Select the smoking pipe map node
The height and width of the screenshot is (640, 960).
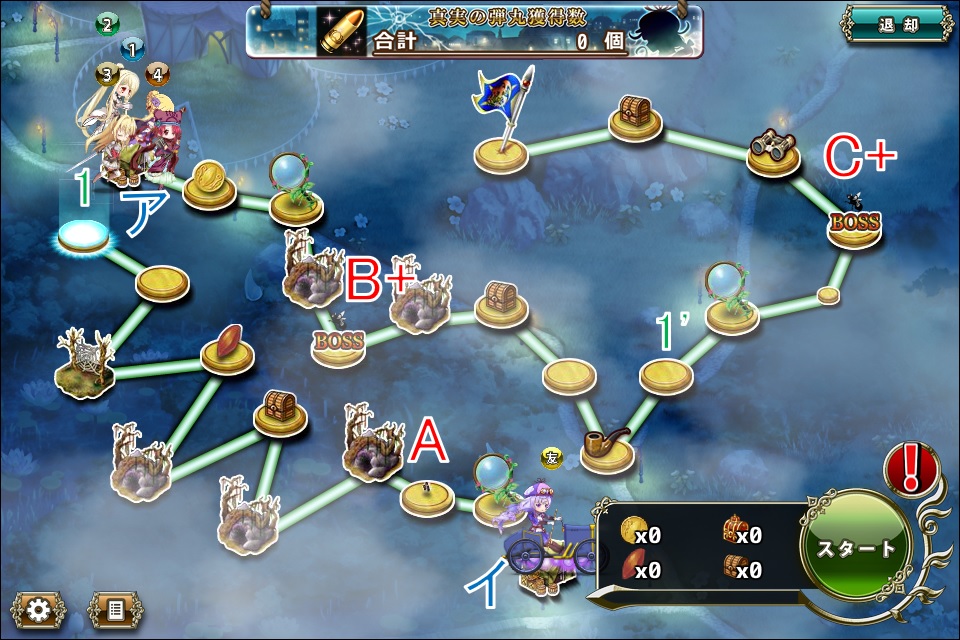click(x=607, y=448)
